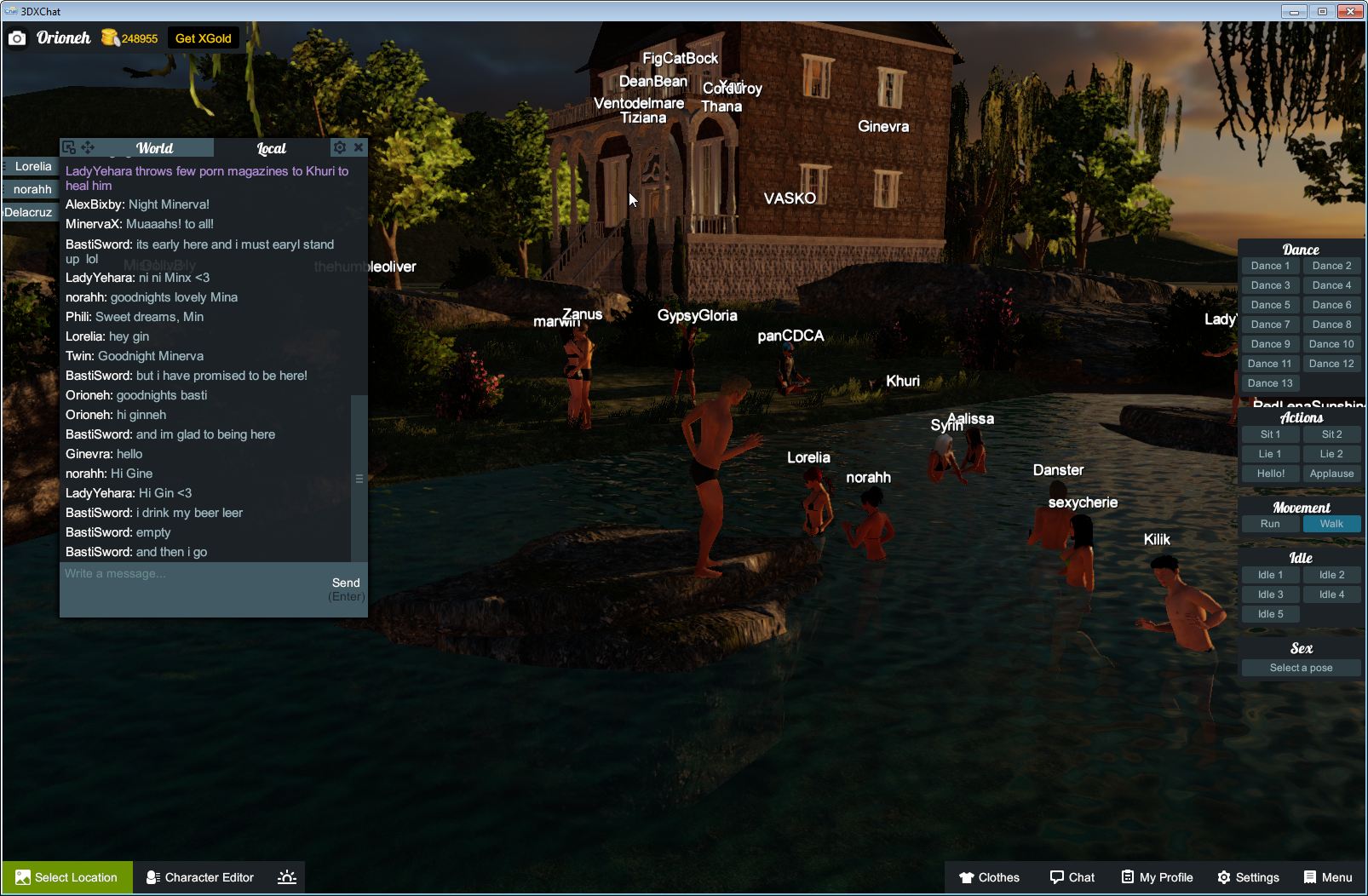Click the Character Editor person icon
Image resolution: width=1368 pixels, height=896 pixels.
(x=152, y=877)
